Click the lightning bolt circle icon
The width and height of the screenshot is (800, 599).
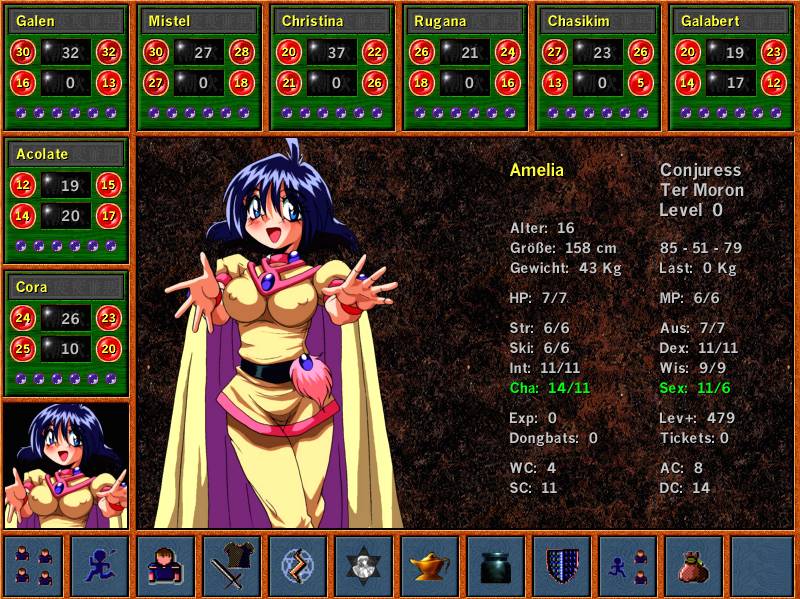(298, 566)
